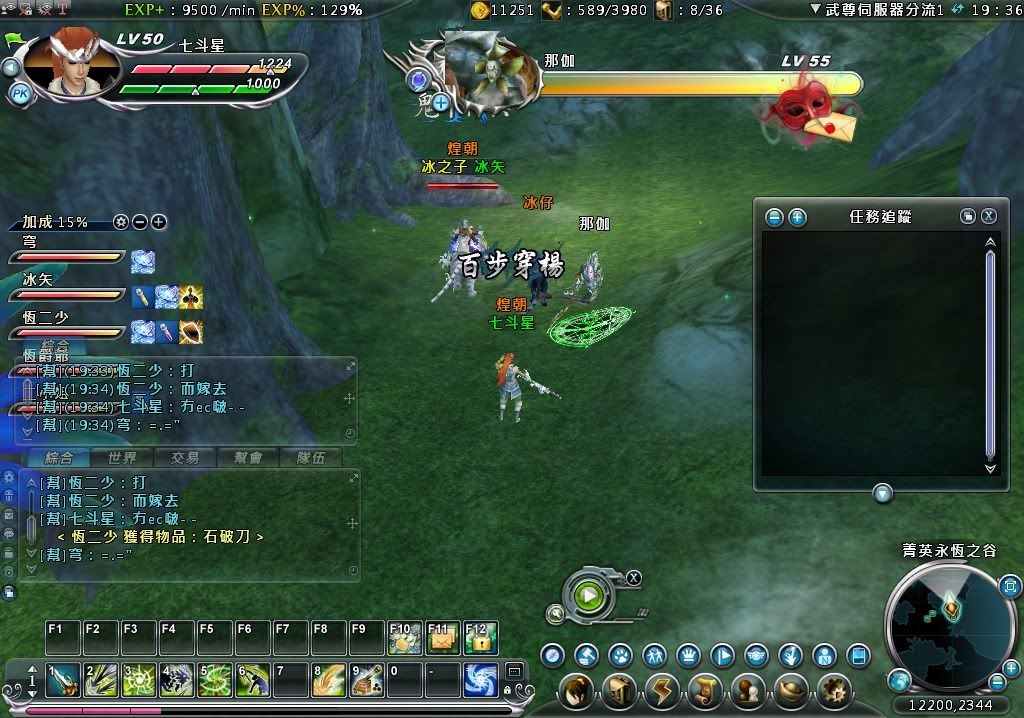Select the 幫會 chat tab
The height and width of the screenshot is (718, 1024).
click(x=248, y=458)
